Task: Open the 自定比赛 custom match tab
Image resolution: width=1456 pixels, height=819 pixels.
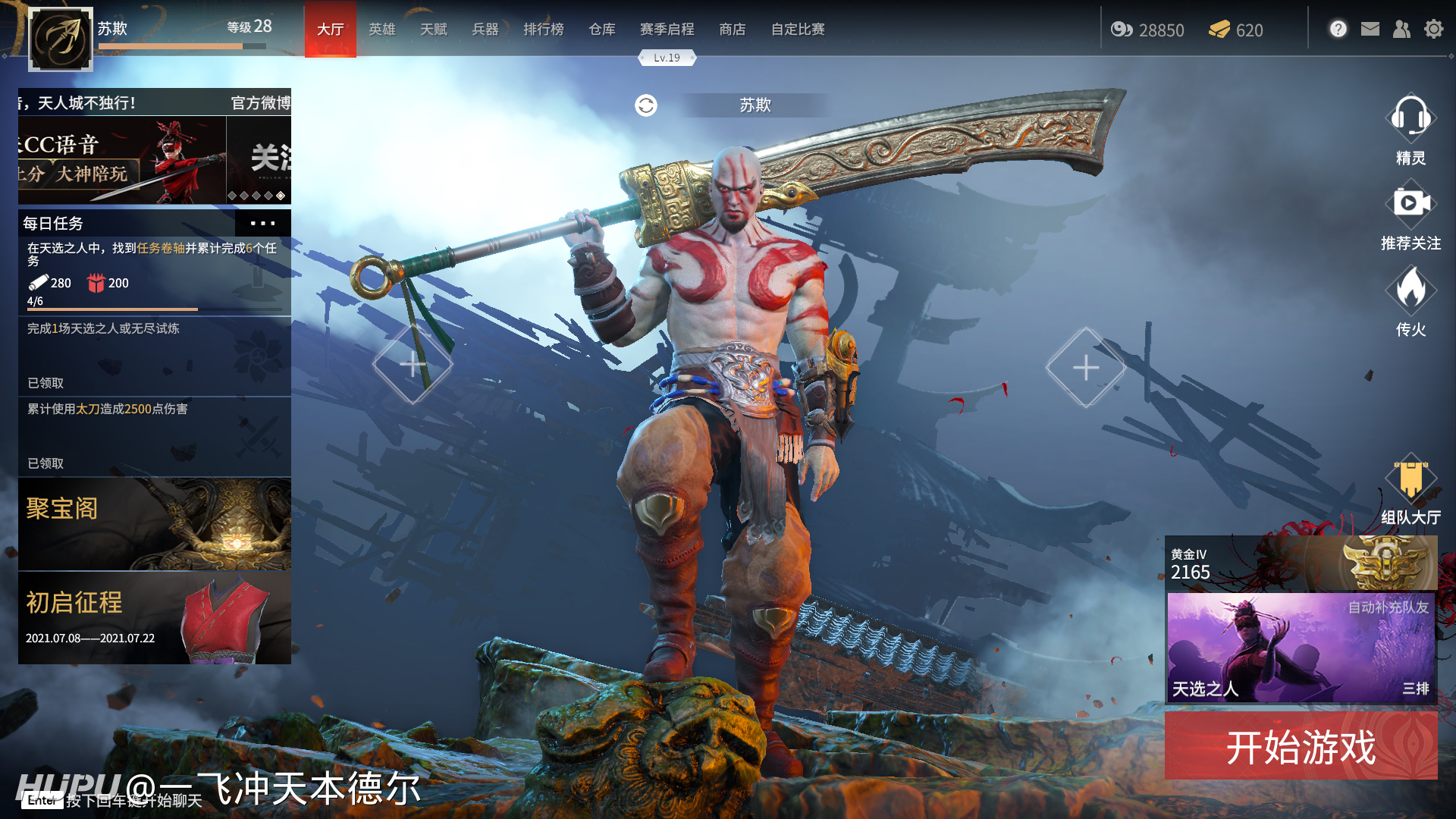Action: click(x=797, y=30)
